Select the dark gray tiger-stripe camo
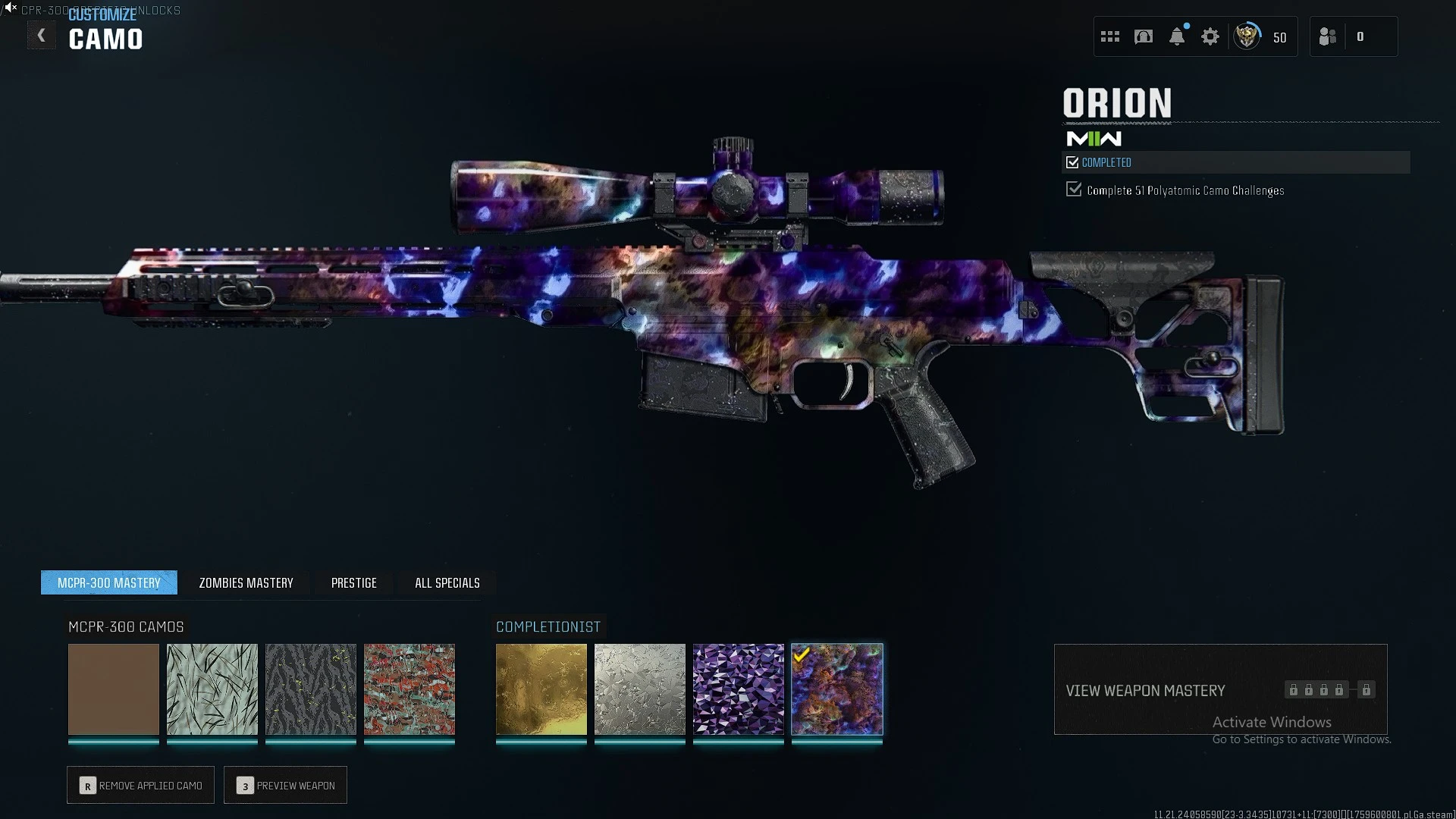1456x819 pixels. [311, 689]
